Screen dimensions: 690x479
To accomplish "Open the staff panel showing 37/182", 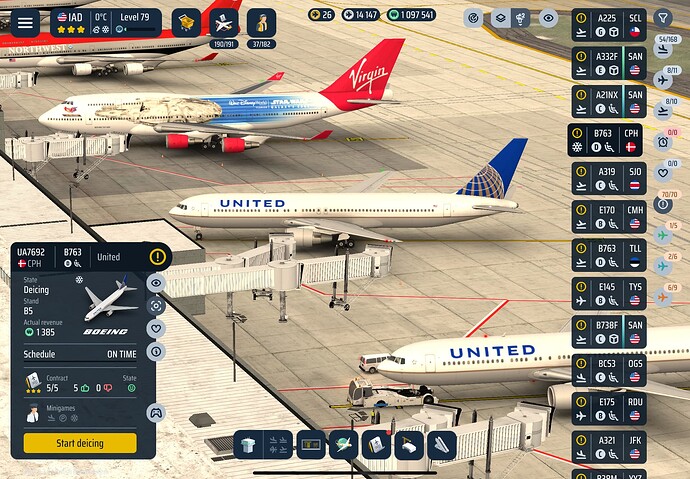I will pos(261,23).
